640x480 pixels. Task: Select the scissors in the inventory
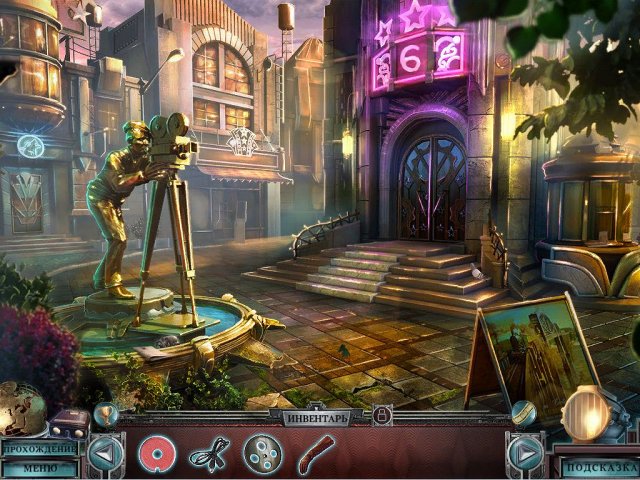pyautogui.click(x=210, y=455)
